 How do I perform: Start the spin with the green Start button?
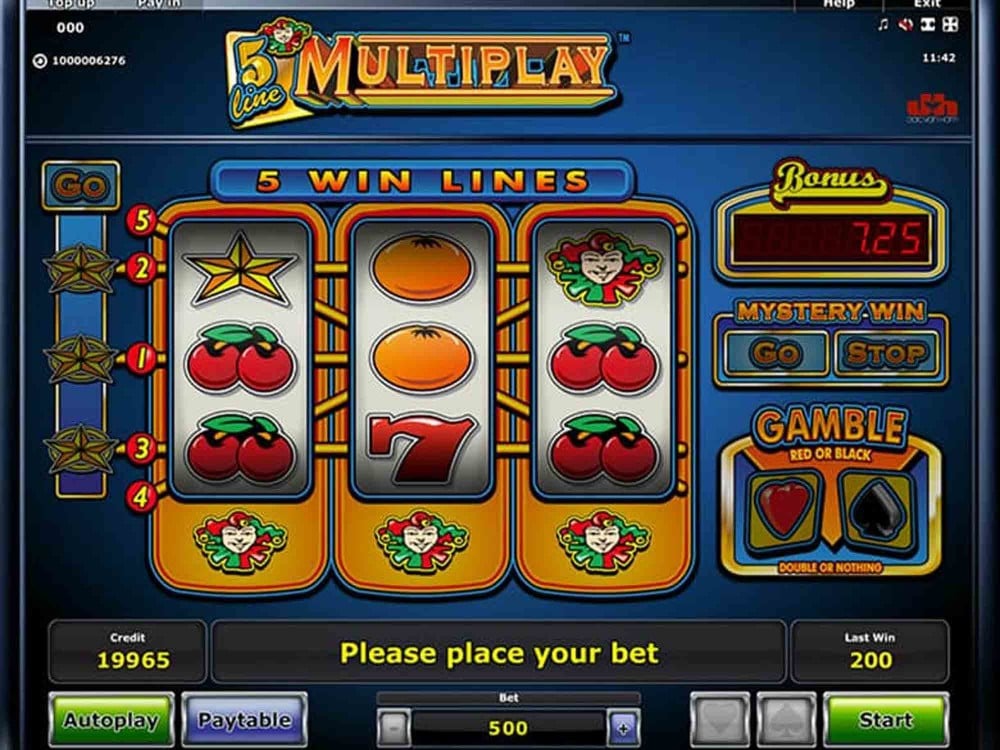click(x=884, y=719)
